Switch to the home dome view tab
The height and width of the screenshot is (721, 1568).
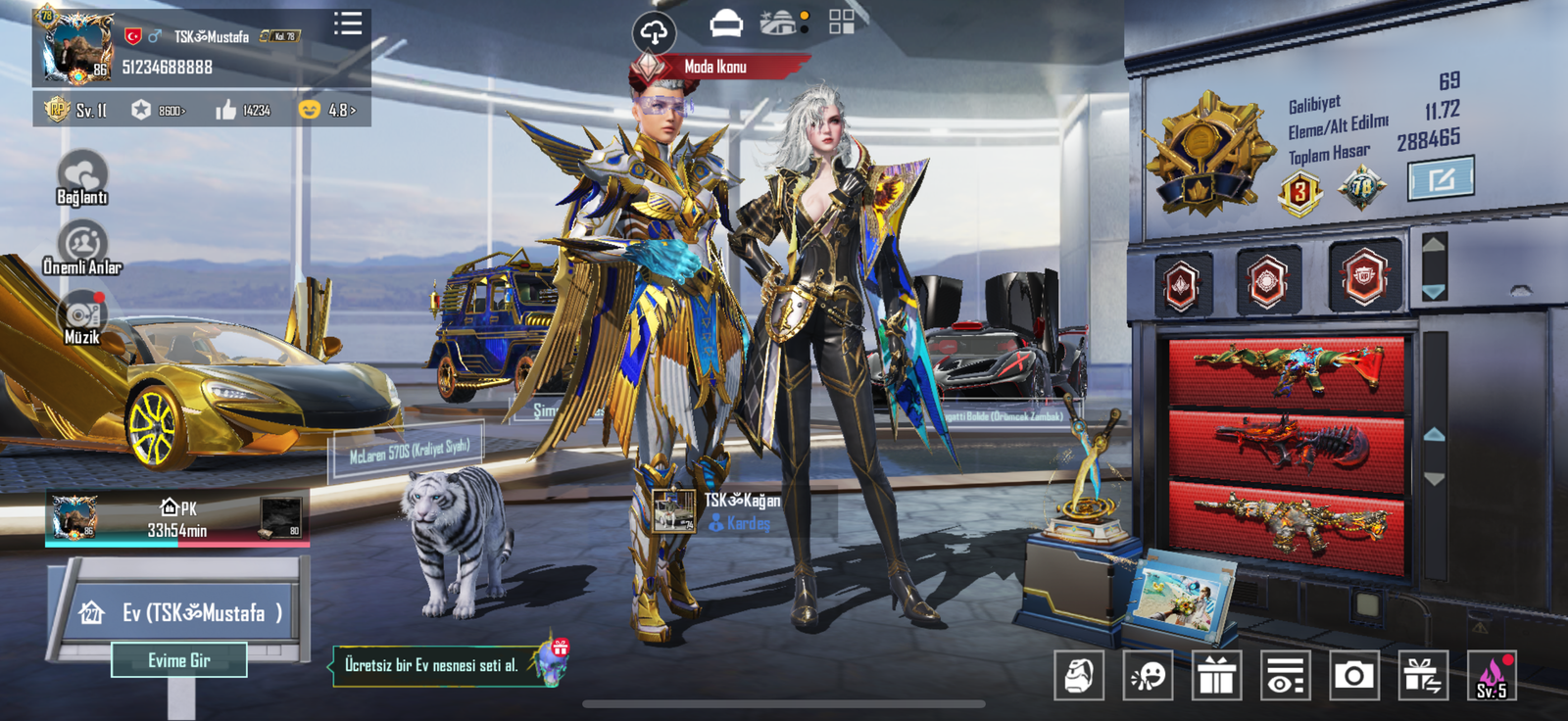[x=779, y=23]
